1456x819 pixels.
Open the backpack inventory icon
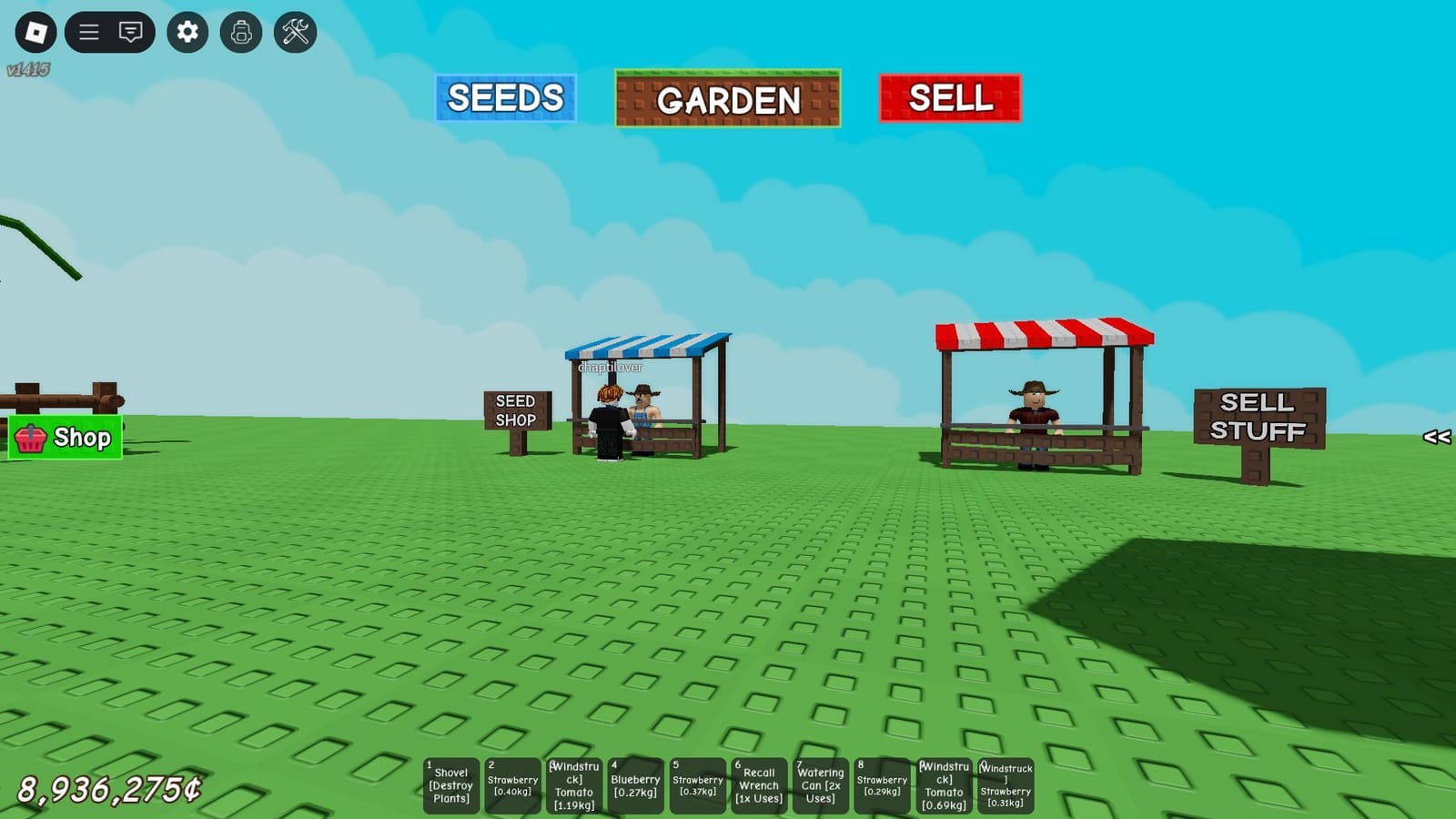[241, 30]
